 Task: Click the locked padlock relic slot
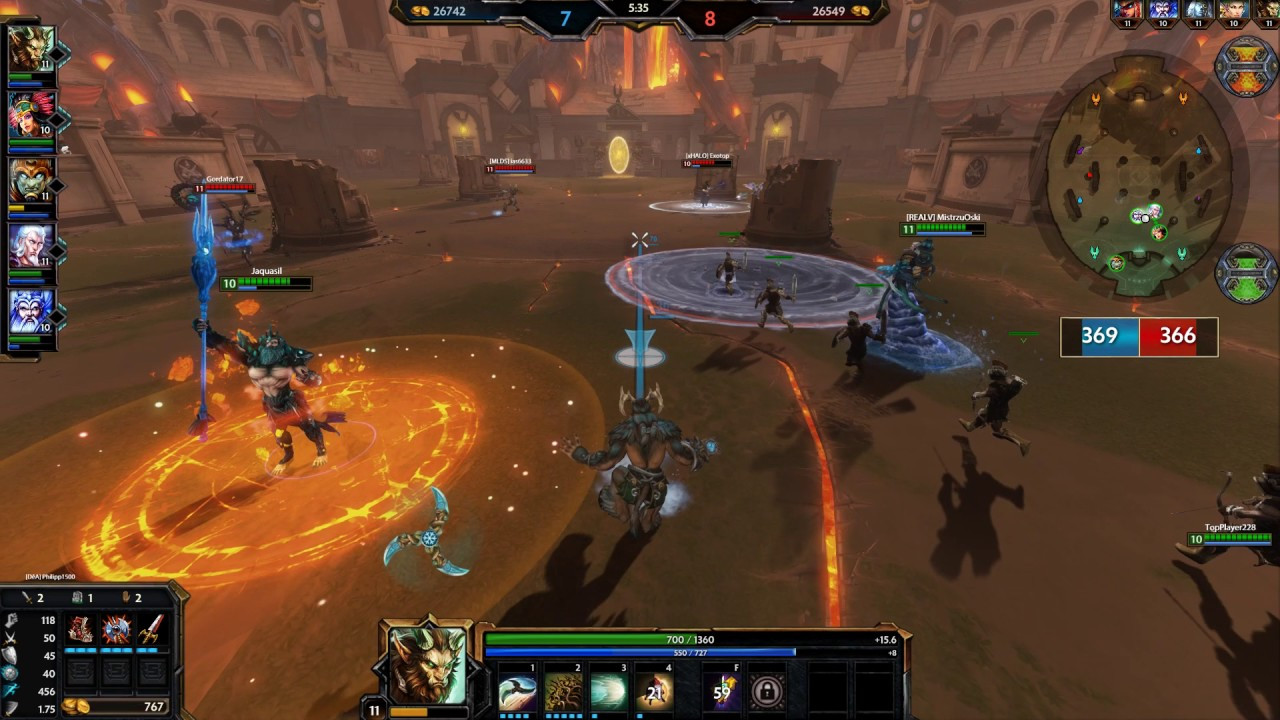tap(767, 692)
